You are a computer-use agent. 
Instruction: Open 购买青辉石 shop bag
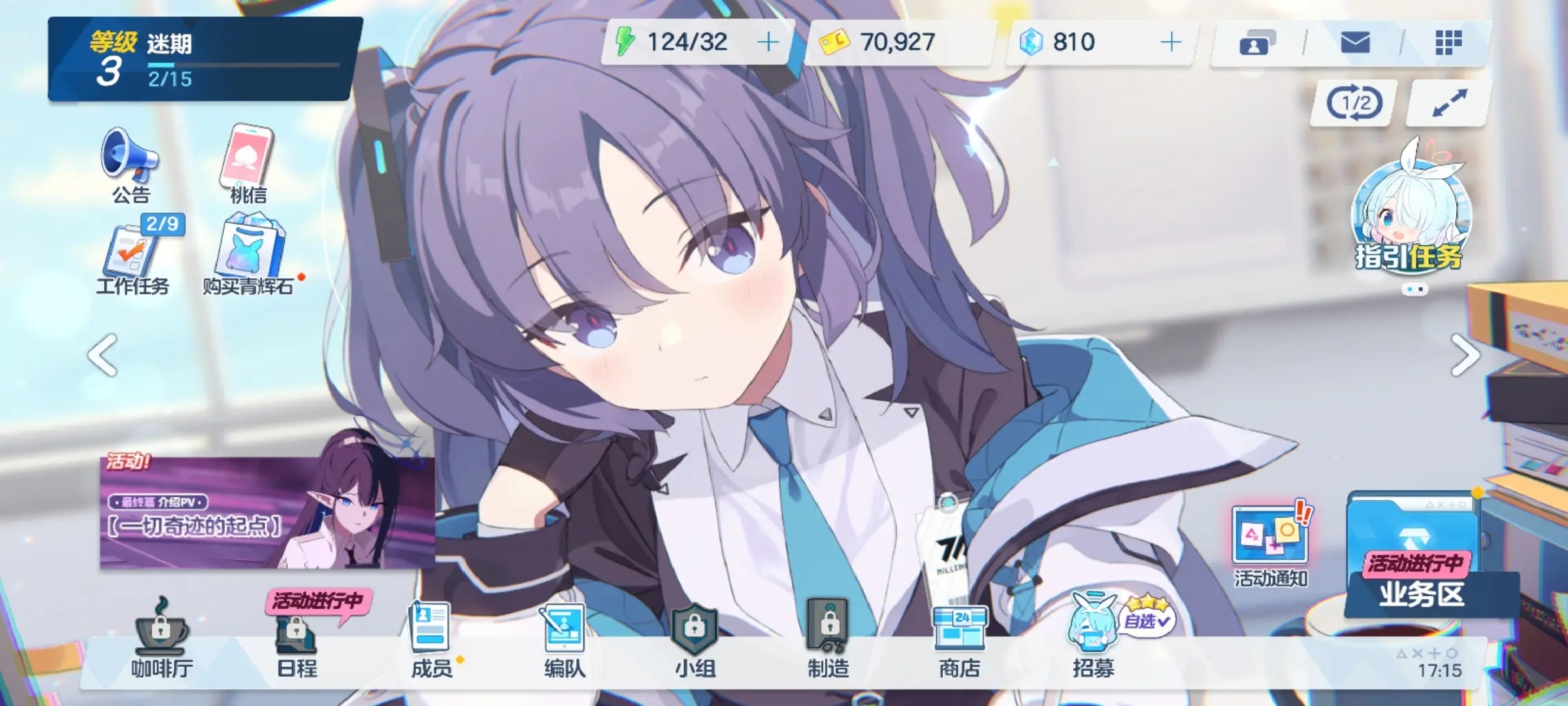(x=248, y=260)
